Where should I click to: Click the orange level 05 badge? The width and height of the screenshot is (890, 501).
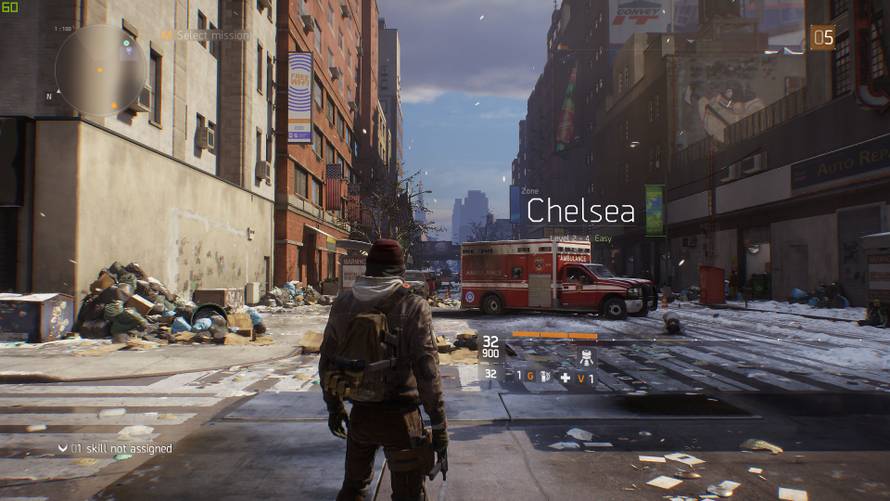pos(822,37)
